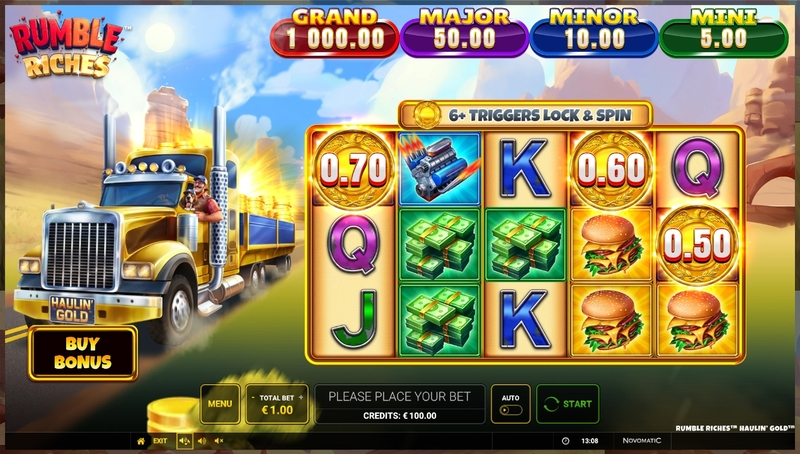
Task: Mute sound with the crossed speaker icon
Action: (x=219, y=441)
